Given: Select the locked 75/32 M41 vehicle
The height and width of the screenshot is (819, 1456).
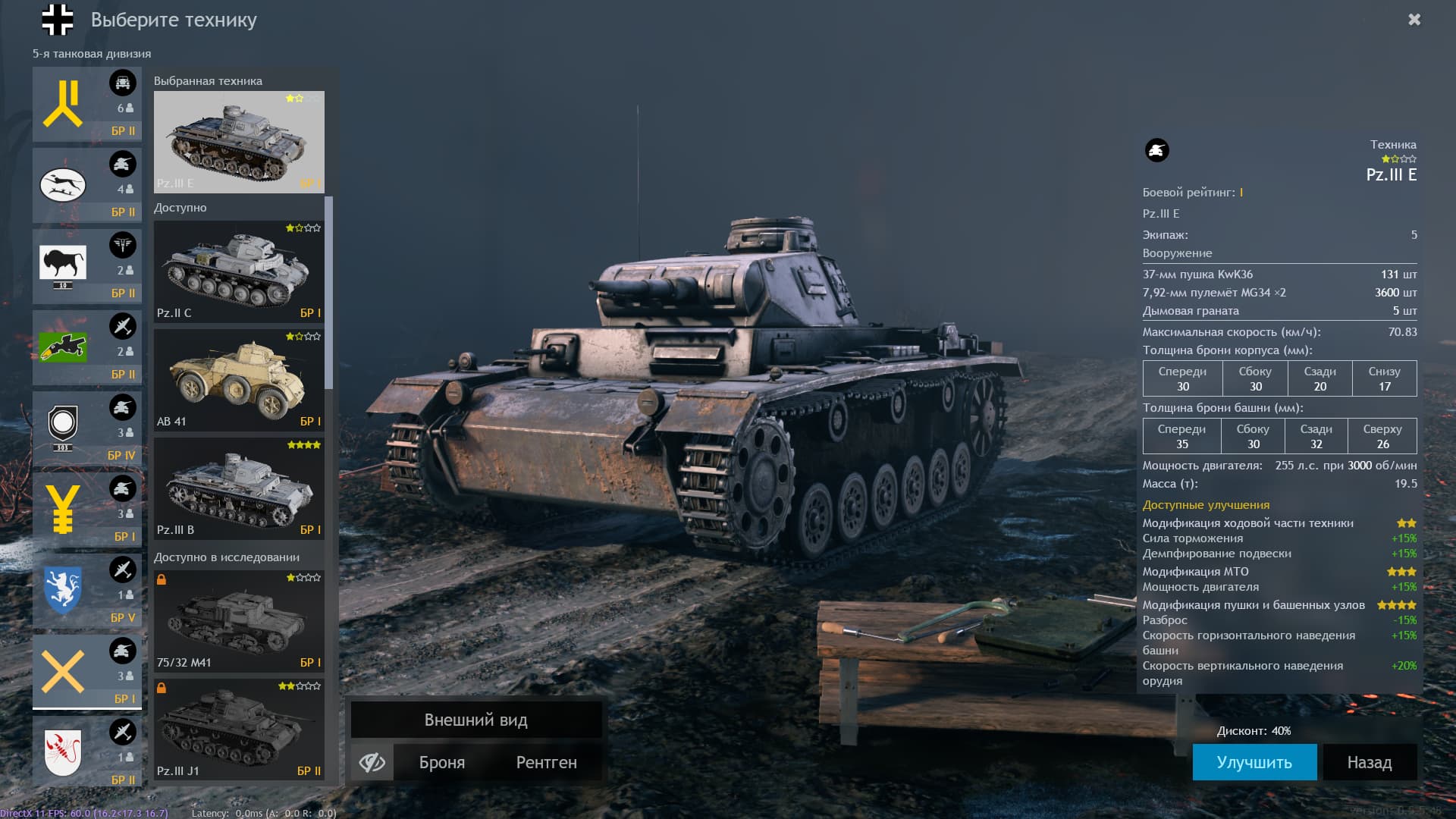Looking at the screenshot, I should [x=239, y=621].
